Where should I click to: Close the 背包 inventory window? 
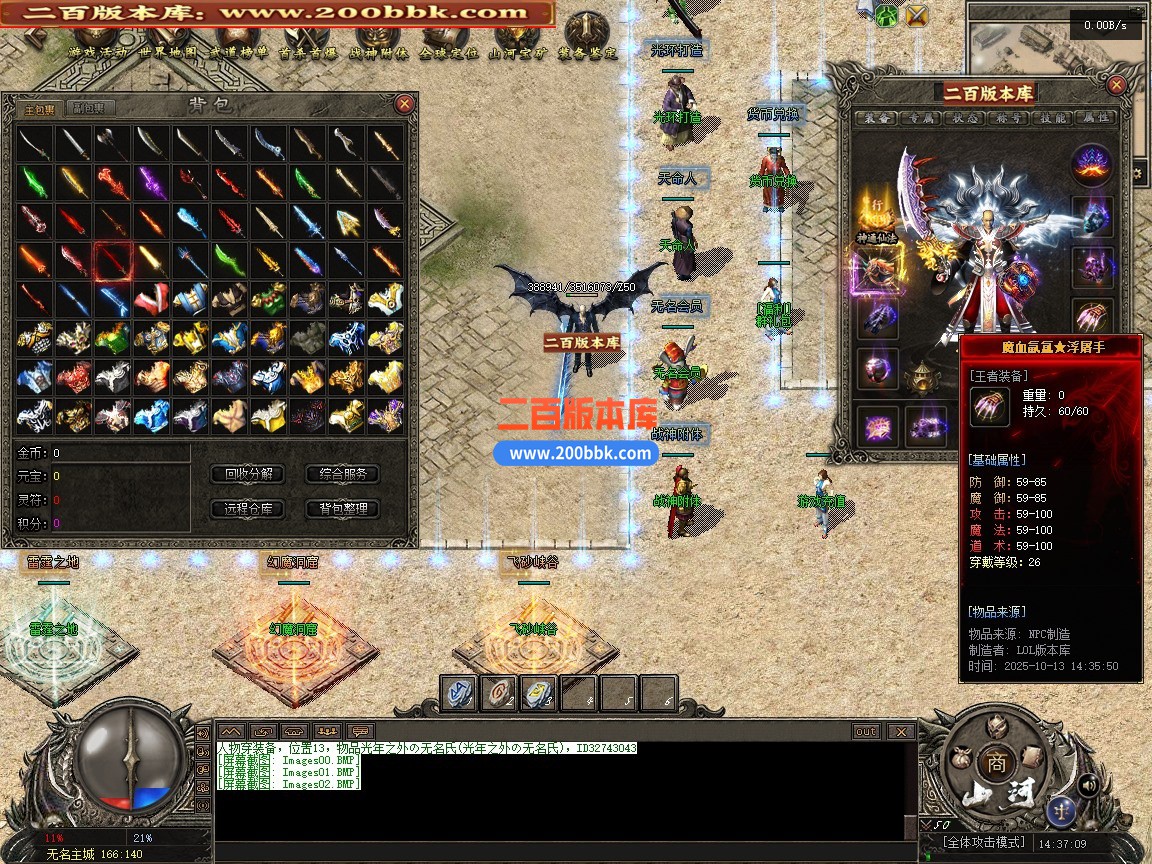coord(404,103)
